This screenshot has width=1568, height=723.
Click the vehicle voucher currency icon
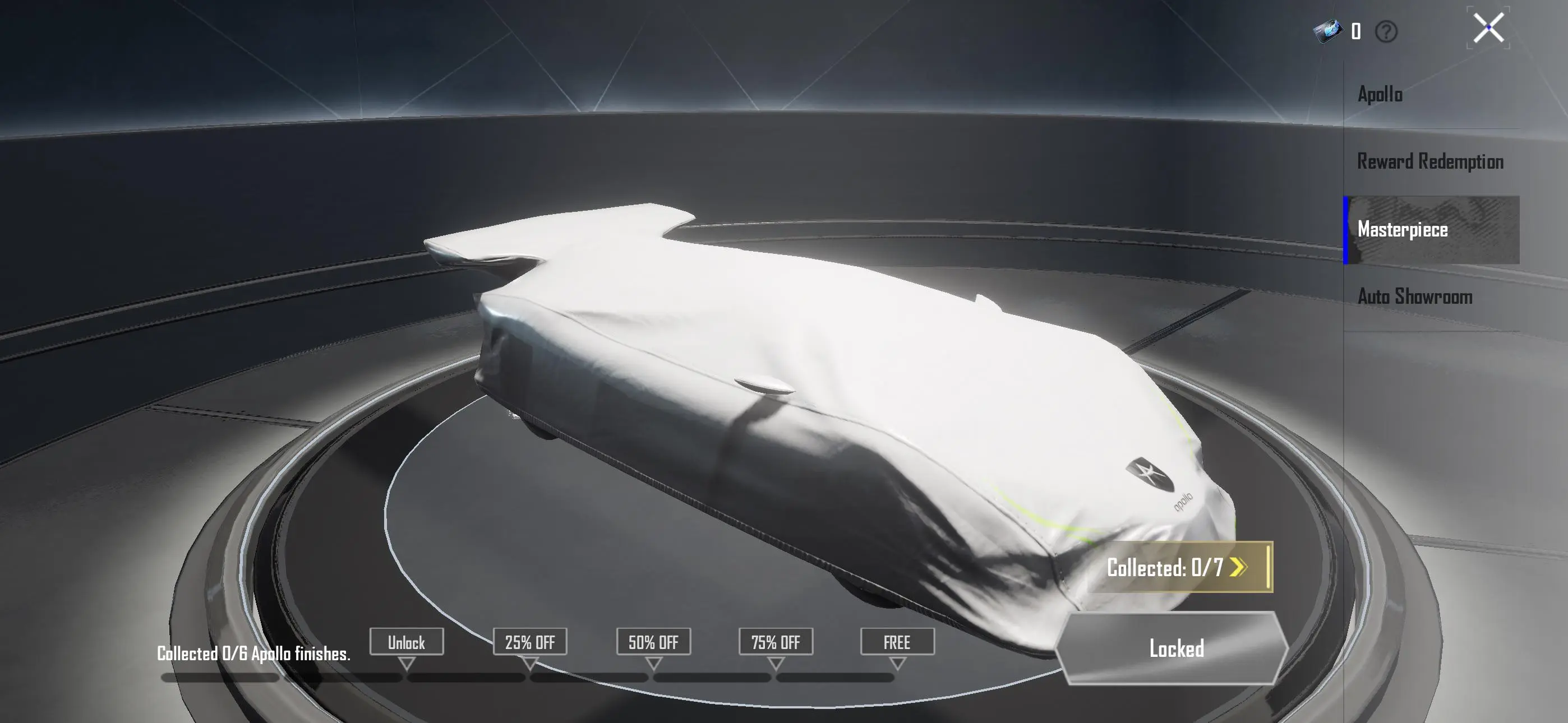click(x=1330, y=29)
